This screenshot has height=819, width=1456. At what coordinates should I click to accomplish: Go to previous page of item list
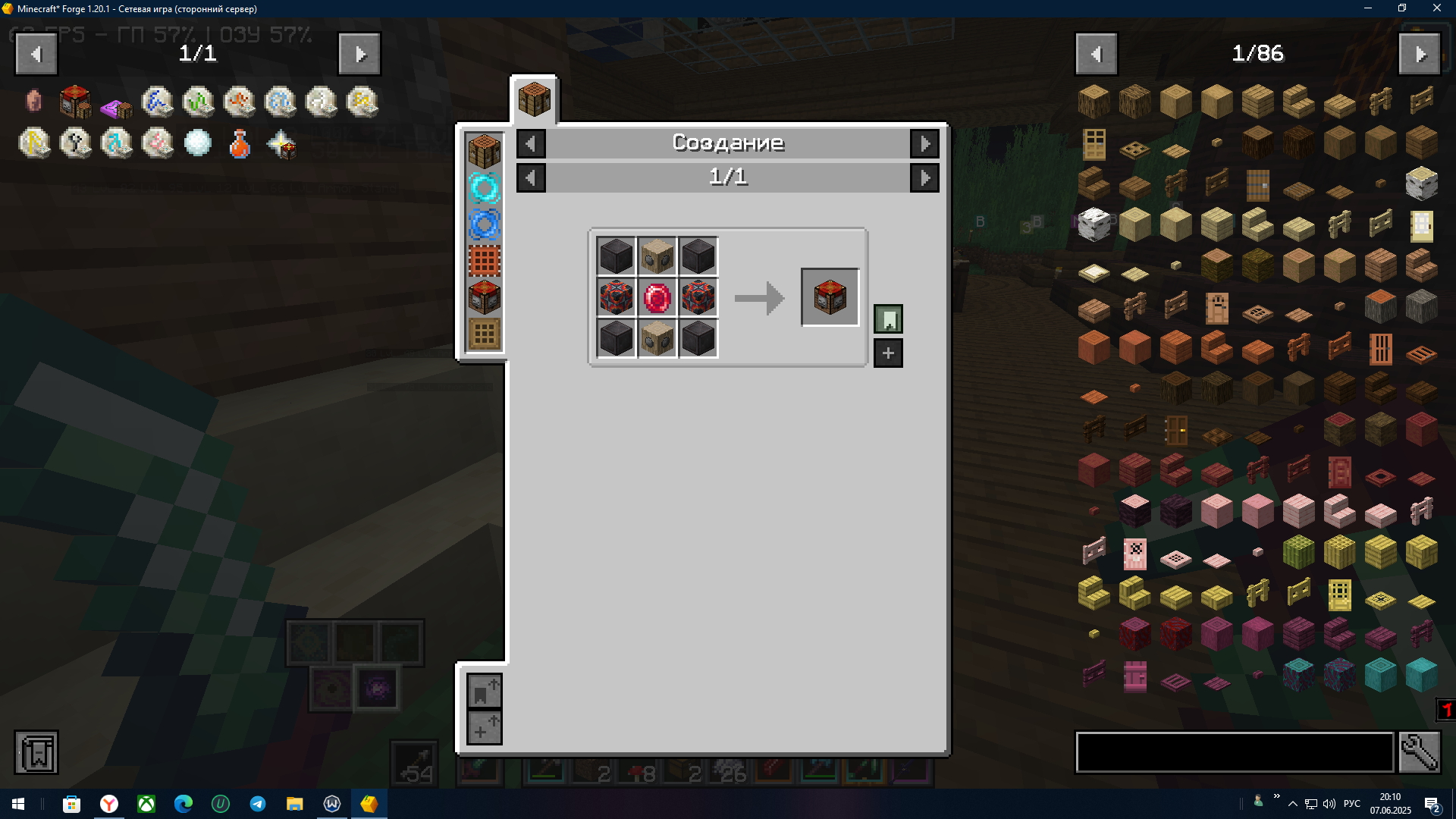click(x=1096, y=54)
